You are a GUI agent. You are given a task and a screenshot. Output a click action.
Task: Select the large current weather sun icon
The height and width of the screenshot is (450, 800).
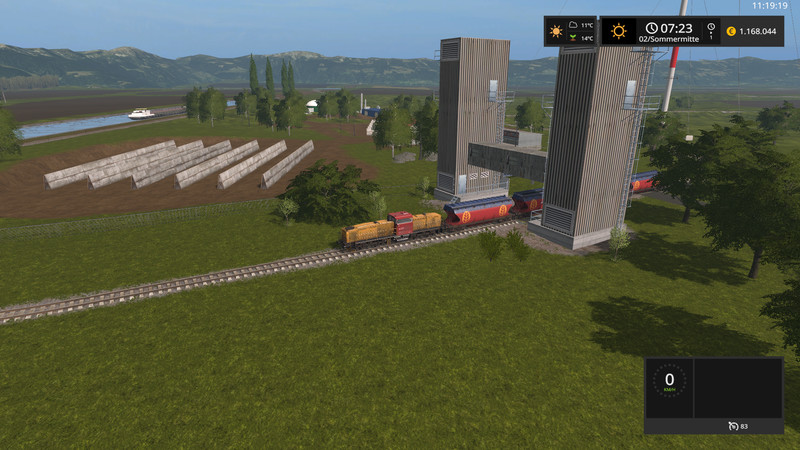[619, 31]
